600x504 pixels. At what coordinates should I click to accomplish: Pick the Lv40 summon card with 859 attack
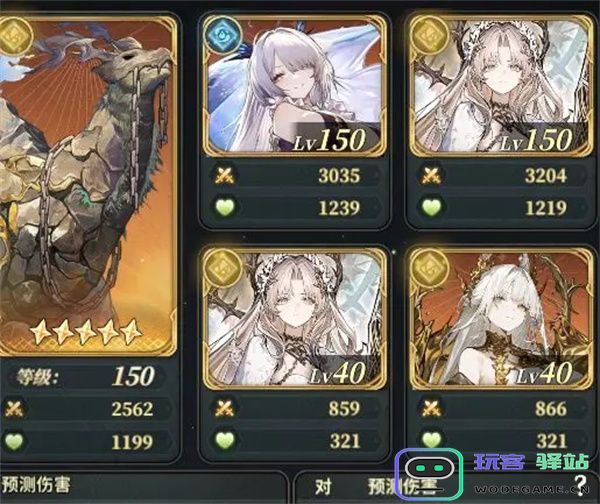pos(292,317)
